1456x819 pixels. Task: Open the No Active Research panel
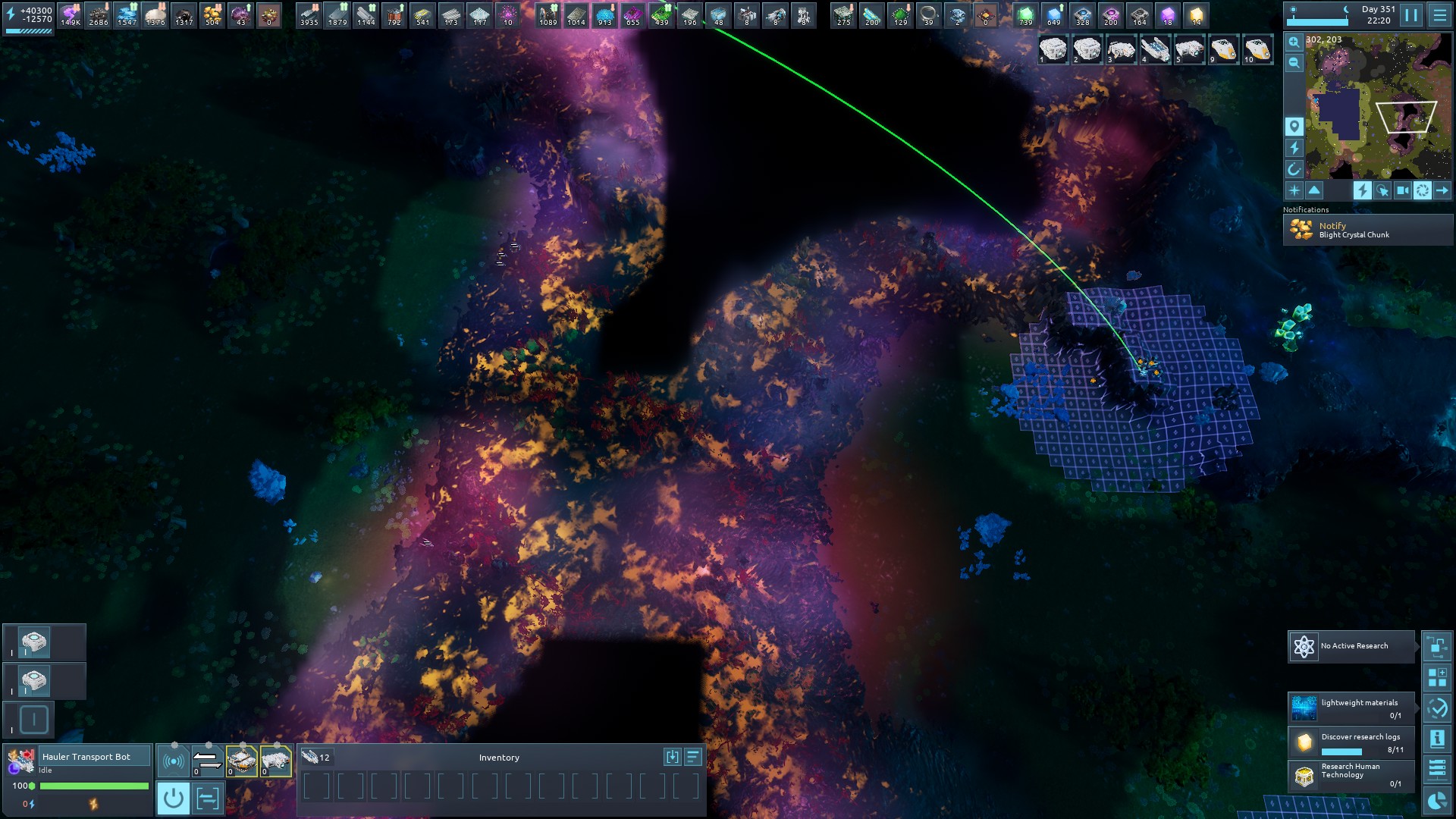[x=1351, y=646]
